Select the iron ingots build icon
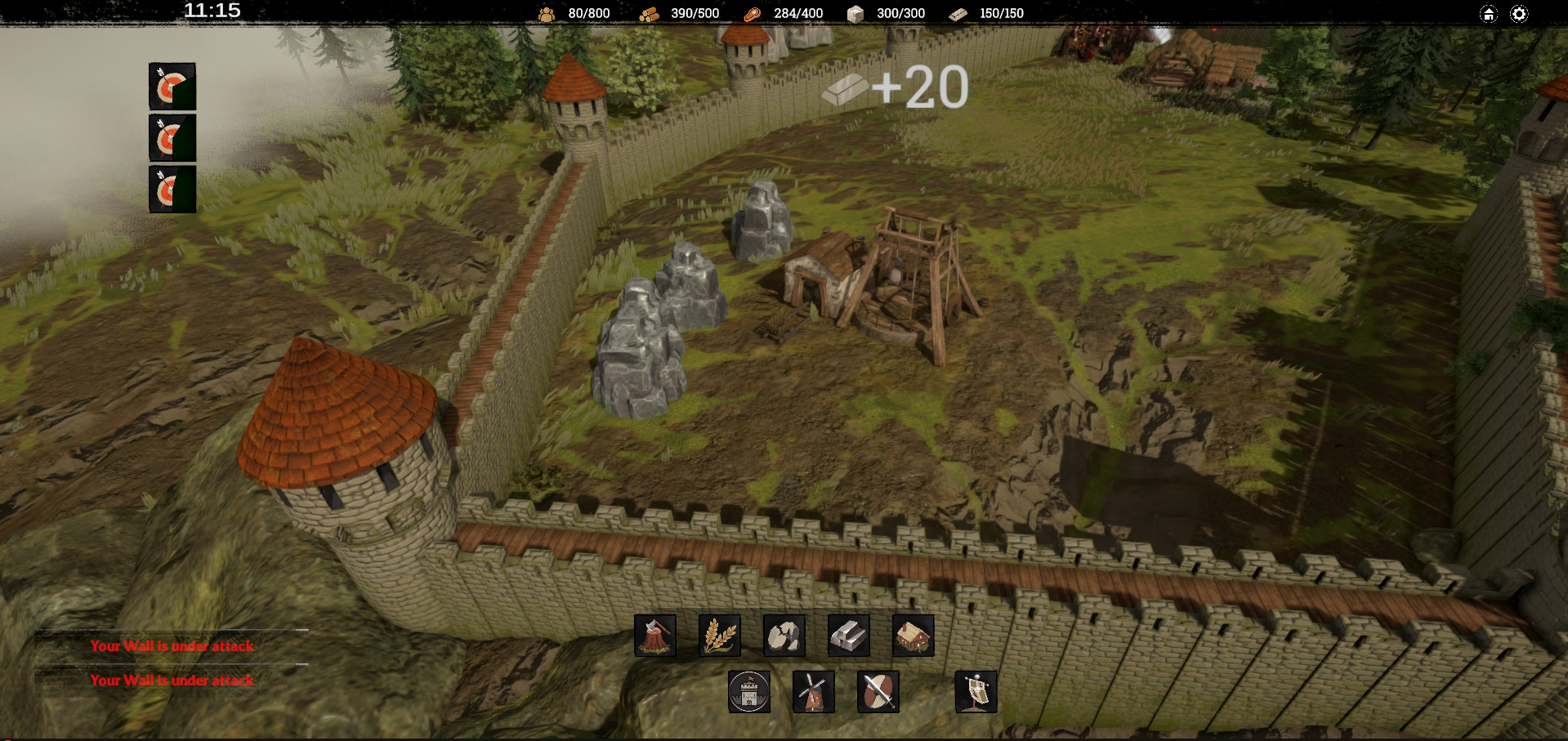This screenshot has width=1568, height=741. [x=849, y=636]
